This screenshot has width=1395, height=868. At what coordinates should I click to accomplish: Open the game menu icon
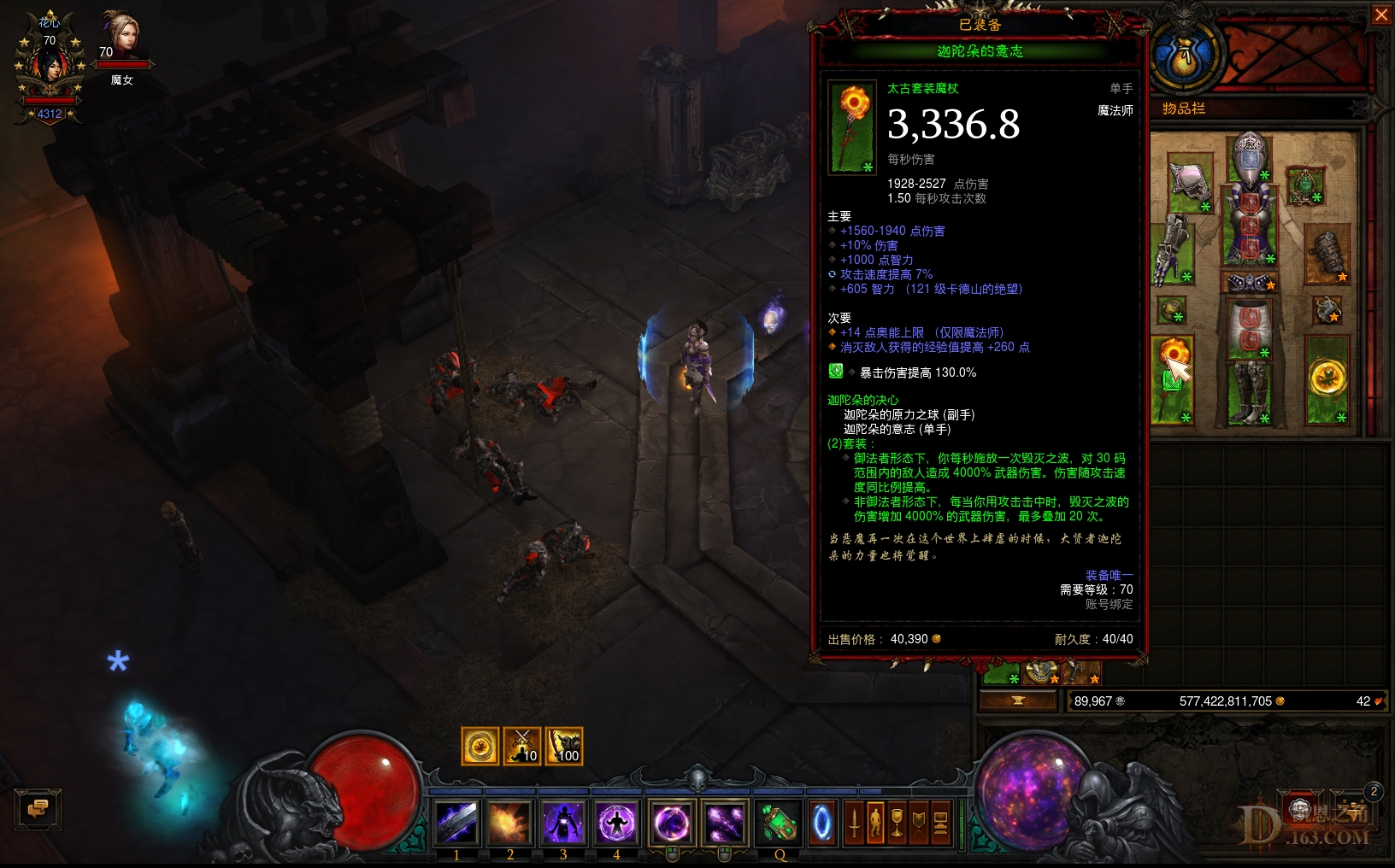coord(939,822)
